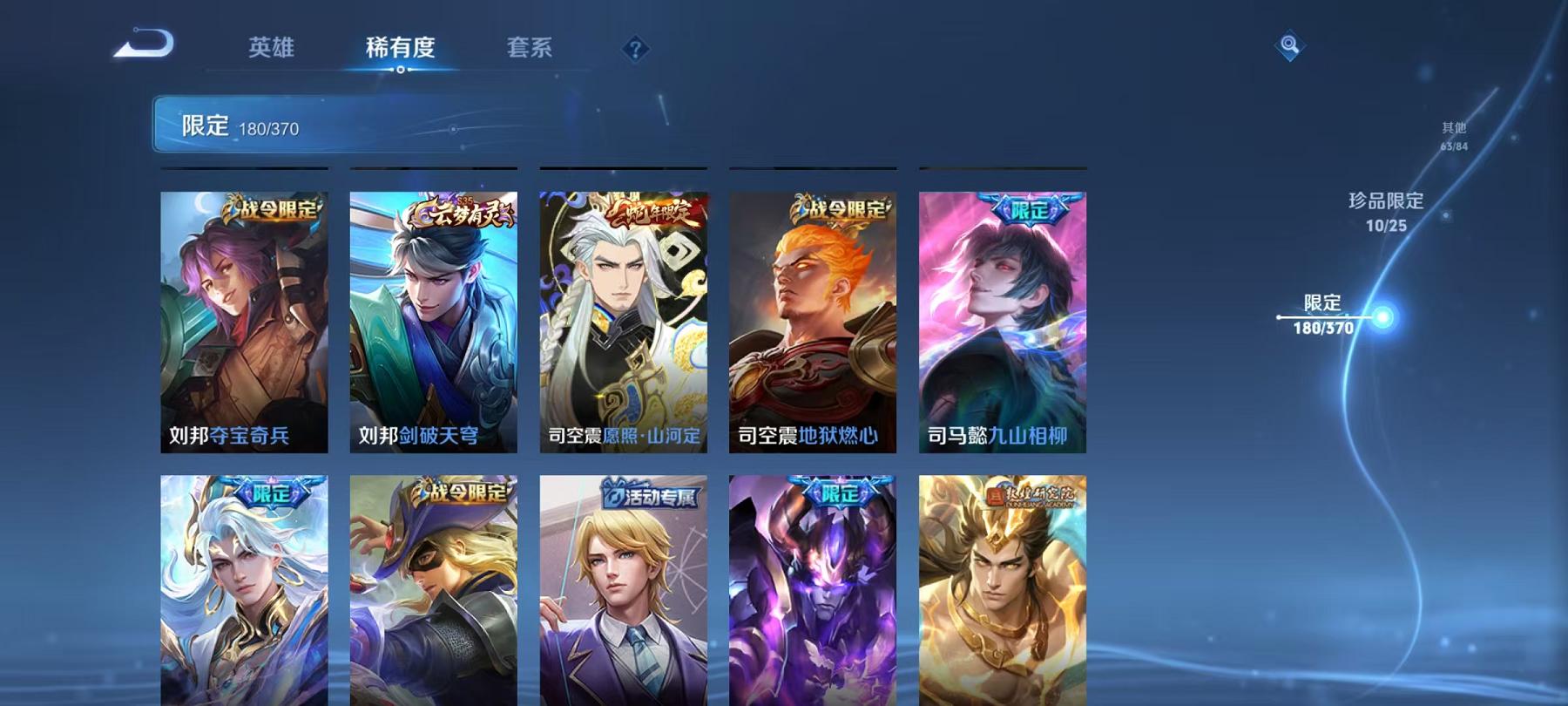The image size is (1568, 706).
Task: Open the purple armored hero skin thumbnail
Action: 810,601
